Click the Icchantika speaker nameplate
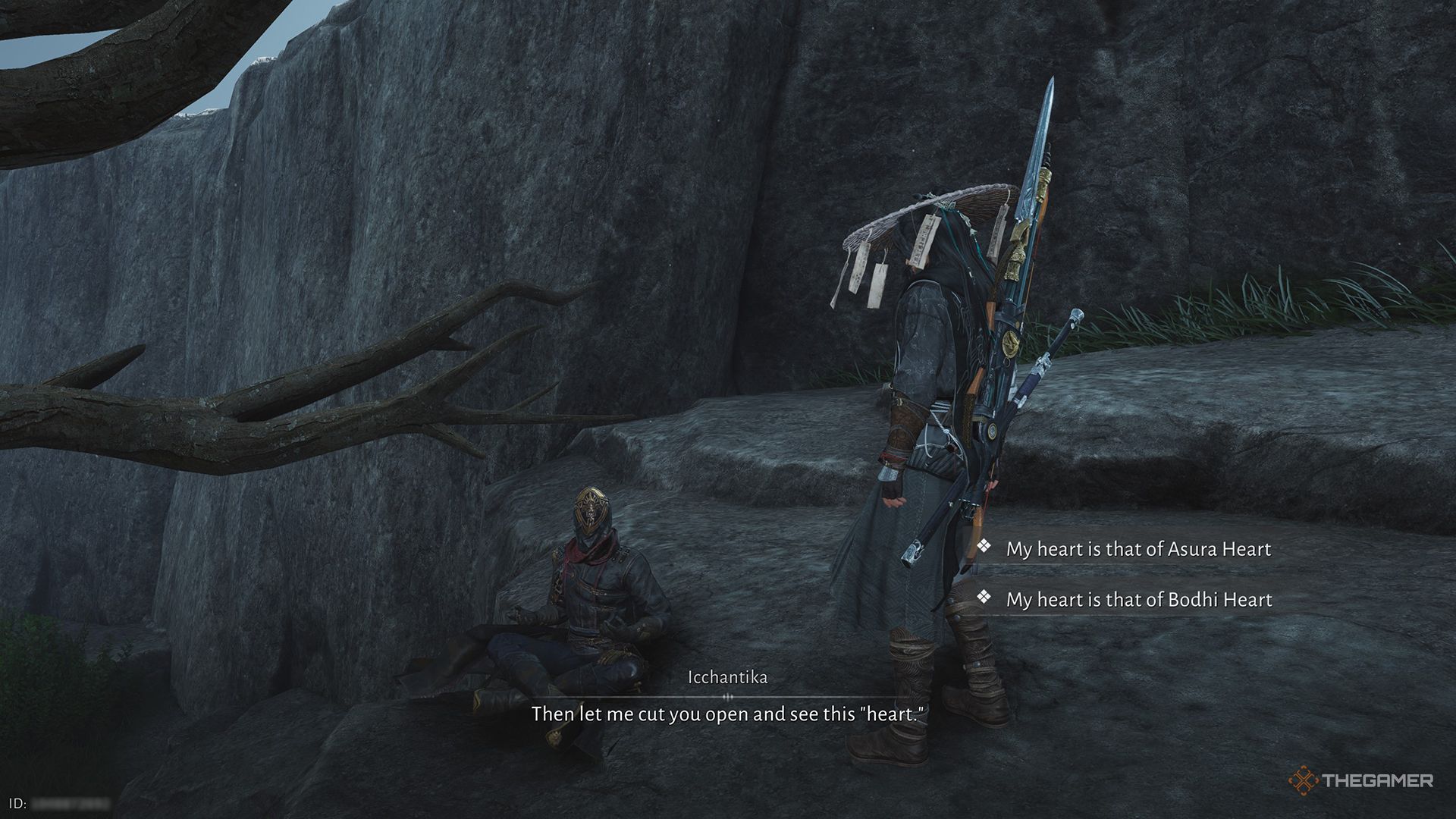 pyautogui.click(x=728, y=676)
